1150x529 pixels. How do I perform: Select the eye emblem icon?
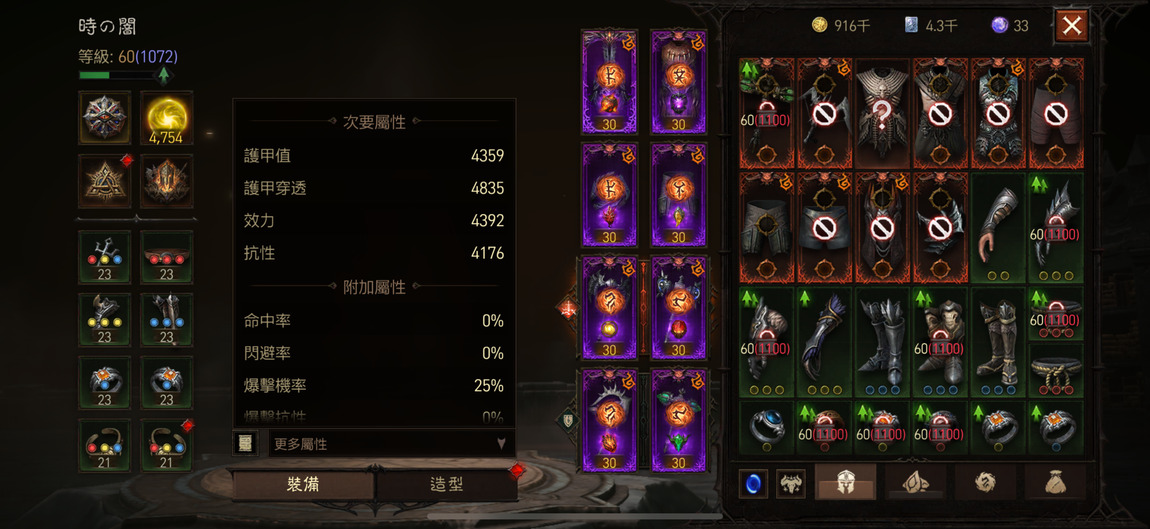[x=105, y=118]
